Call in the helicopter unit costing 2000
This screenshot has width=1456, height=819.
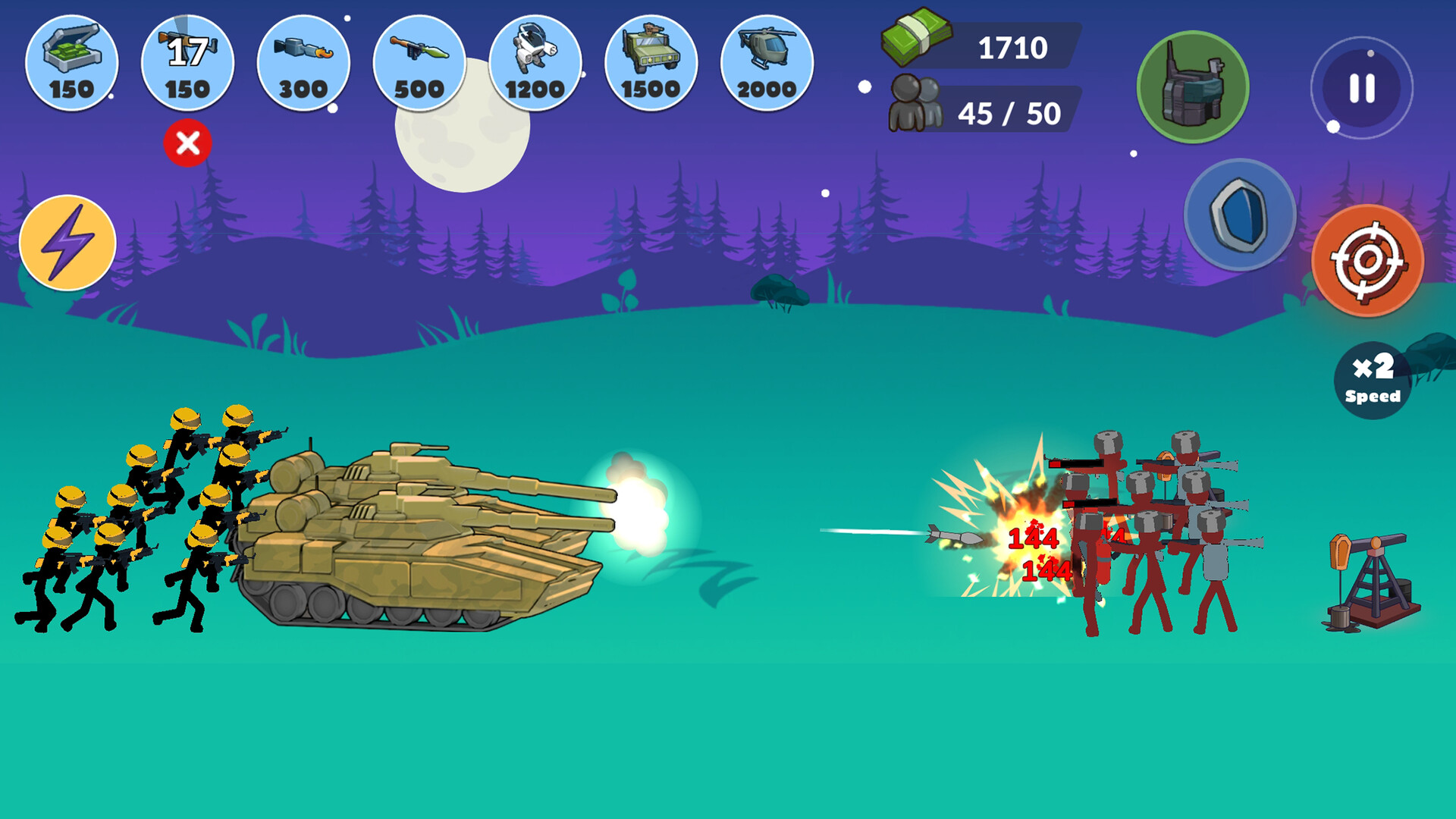[764, 64]
